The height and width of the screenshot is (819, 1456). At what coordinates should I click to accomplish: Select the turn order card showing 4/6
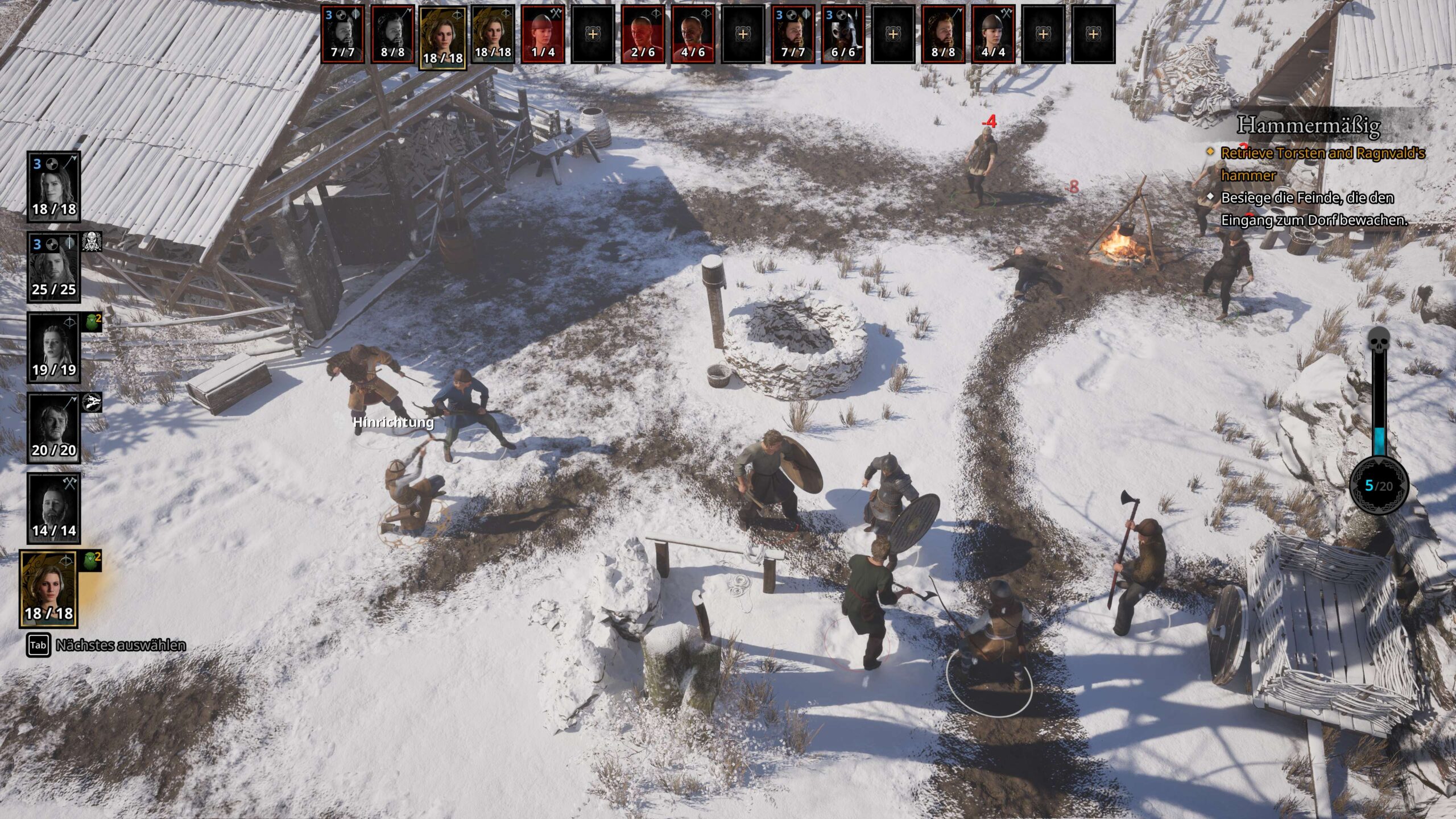(x=692, y=34)
